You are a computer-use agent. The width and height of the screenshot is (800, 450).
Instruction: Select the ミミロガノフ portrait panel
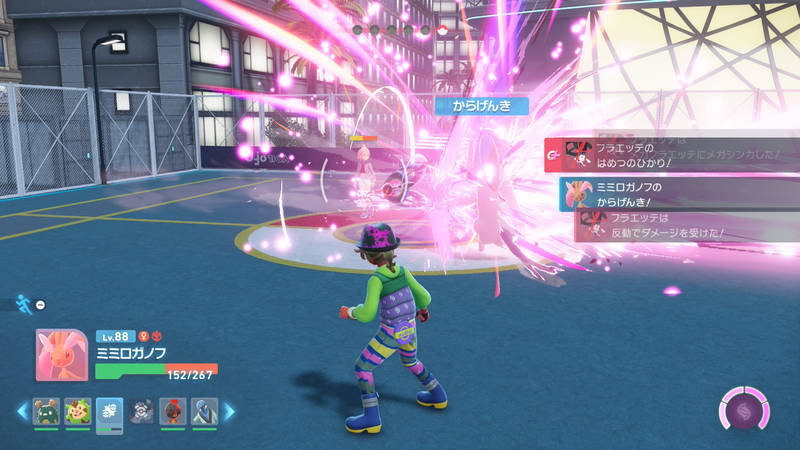64,355
